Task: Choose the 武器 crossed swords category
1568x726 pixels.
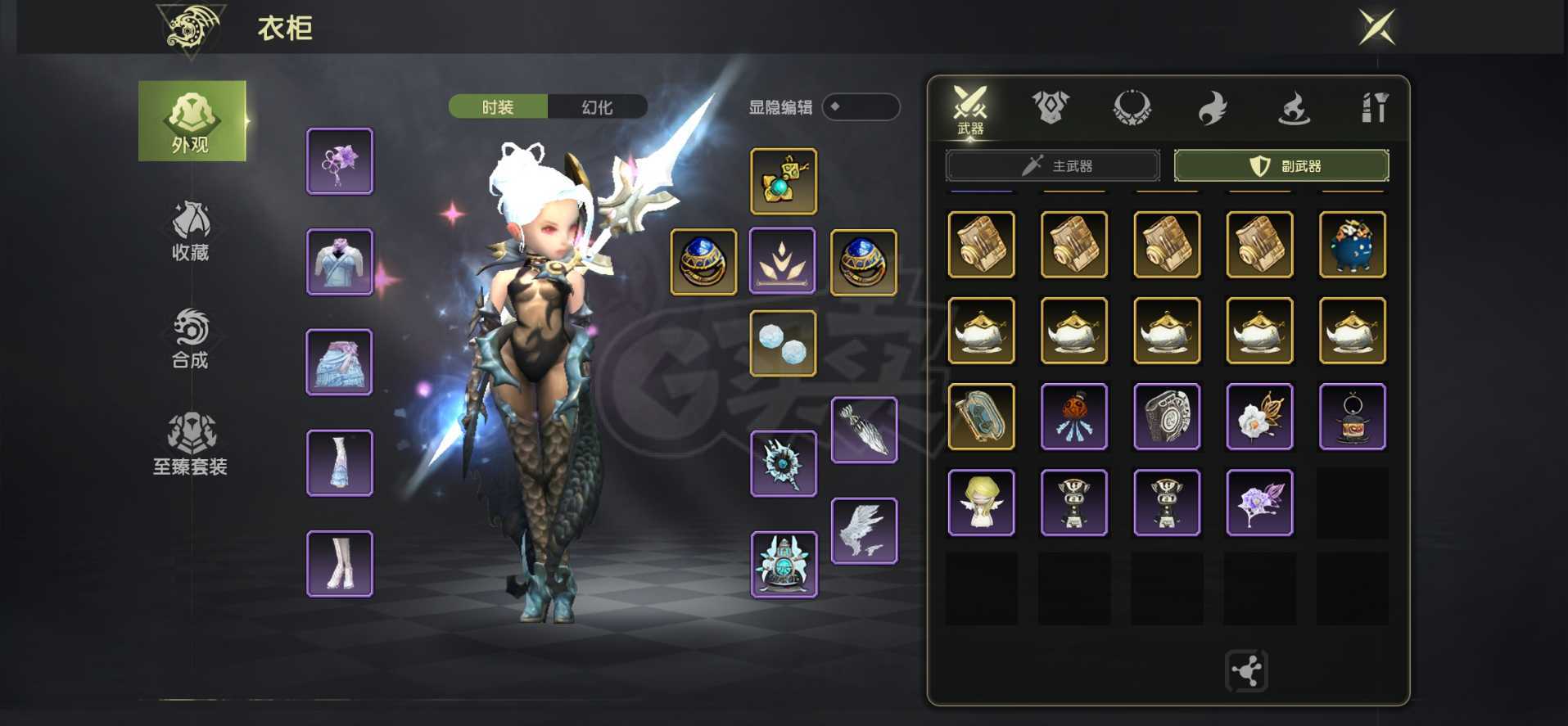Action: click(x=970, y=109)
